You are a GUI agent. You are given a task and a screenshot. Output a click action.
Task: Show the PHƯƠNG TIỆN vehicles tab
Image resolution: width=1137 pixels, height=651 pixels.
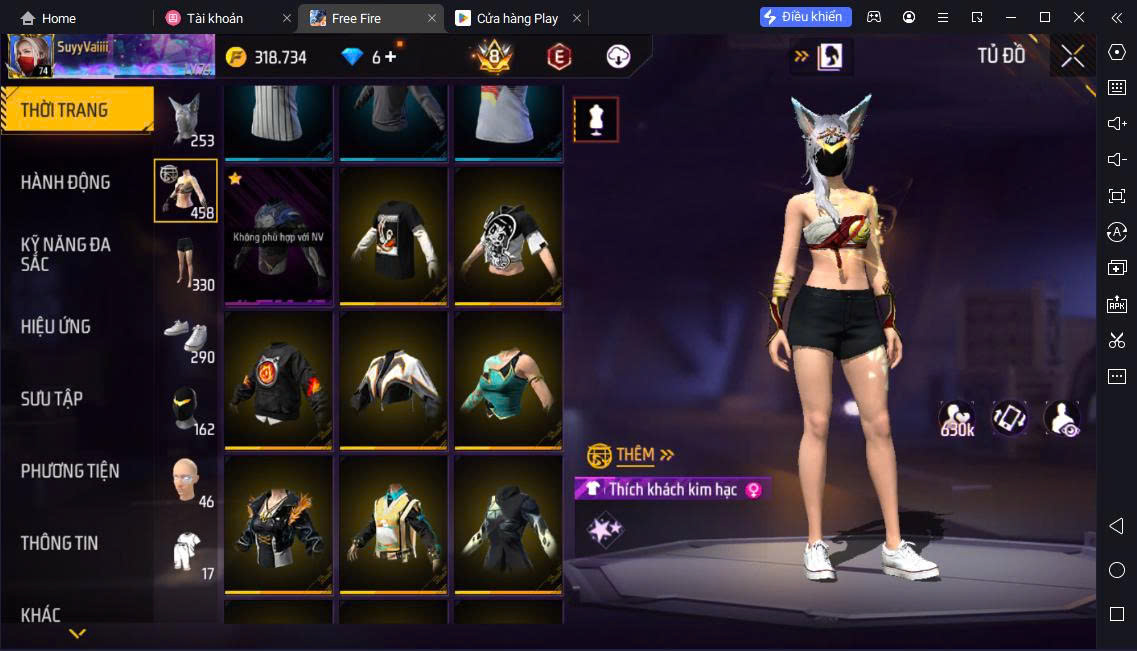(70, 470)
